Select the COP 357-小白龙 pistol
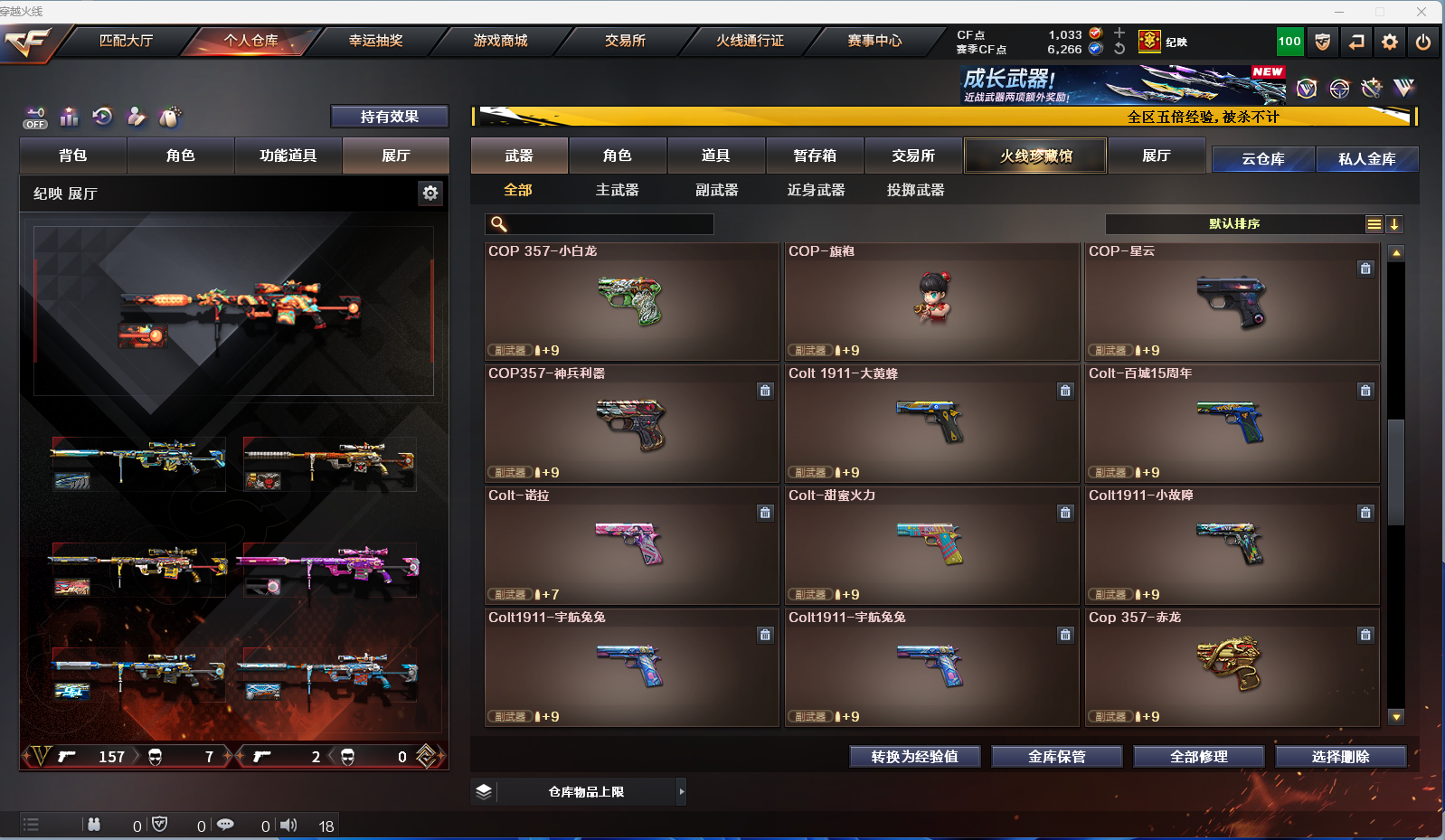This screenshot has width=1445, height=840. 631,302
